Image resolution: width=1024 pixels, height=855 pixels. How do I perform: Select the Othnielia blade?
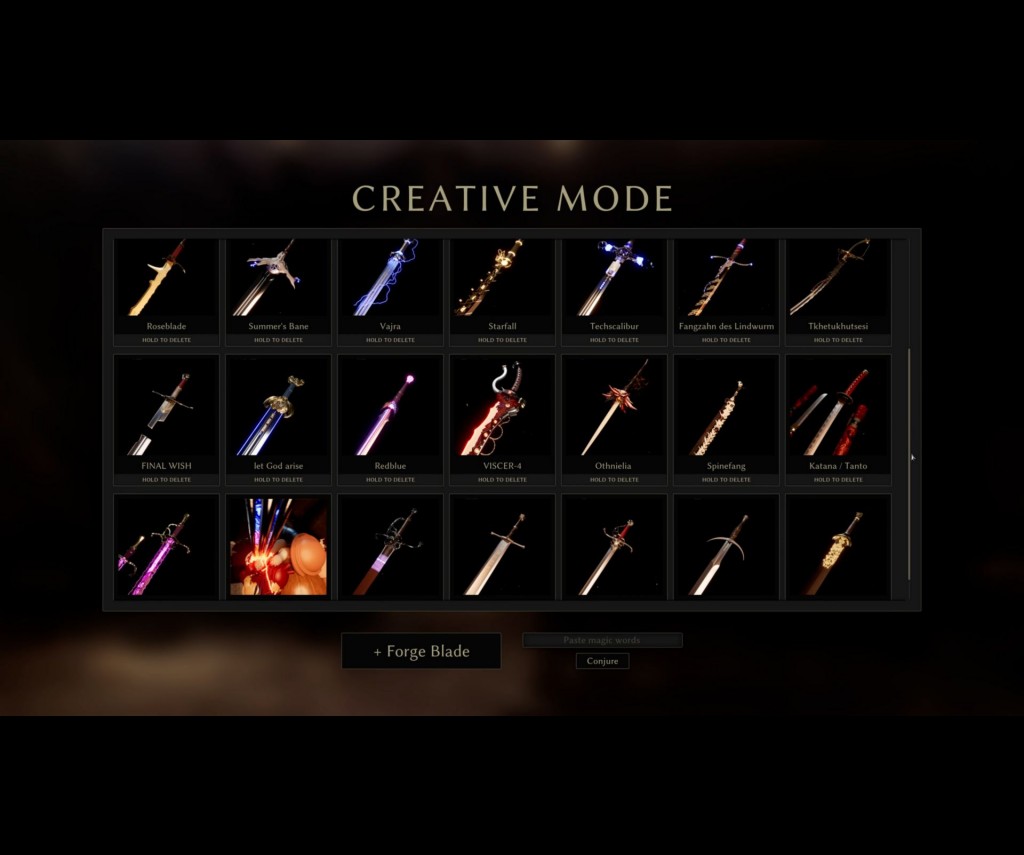click(614, 408)
